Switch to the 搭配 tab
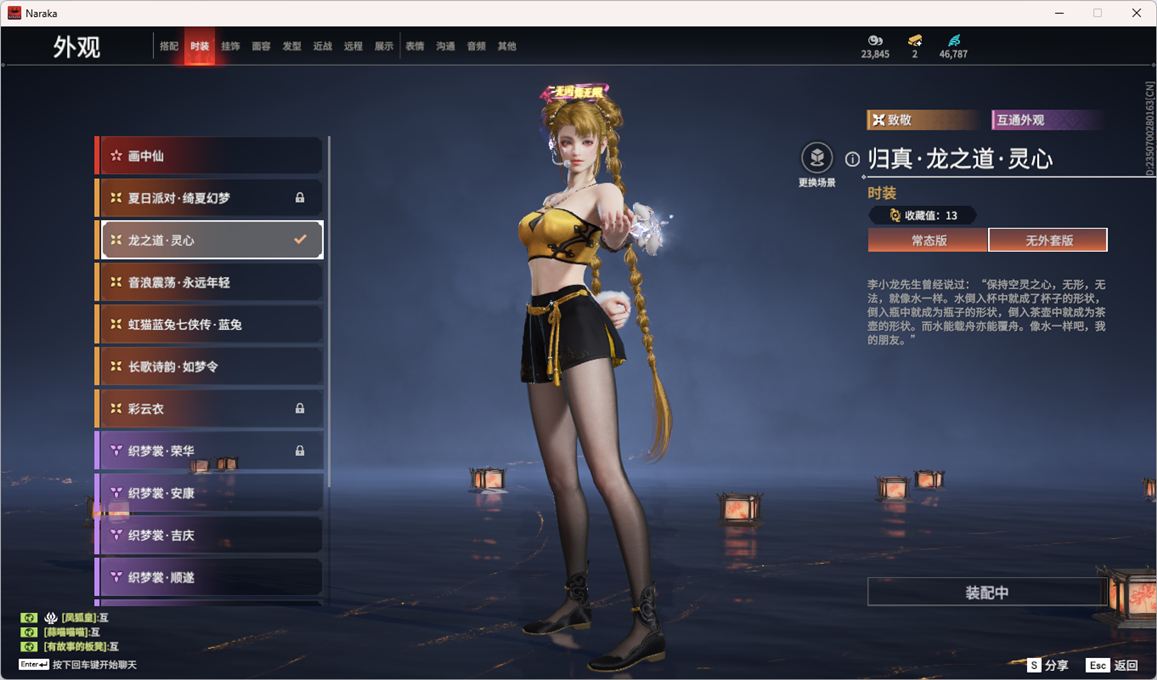The width and height of the screenshot is (1157, 680). [x=169, y=46]
